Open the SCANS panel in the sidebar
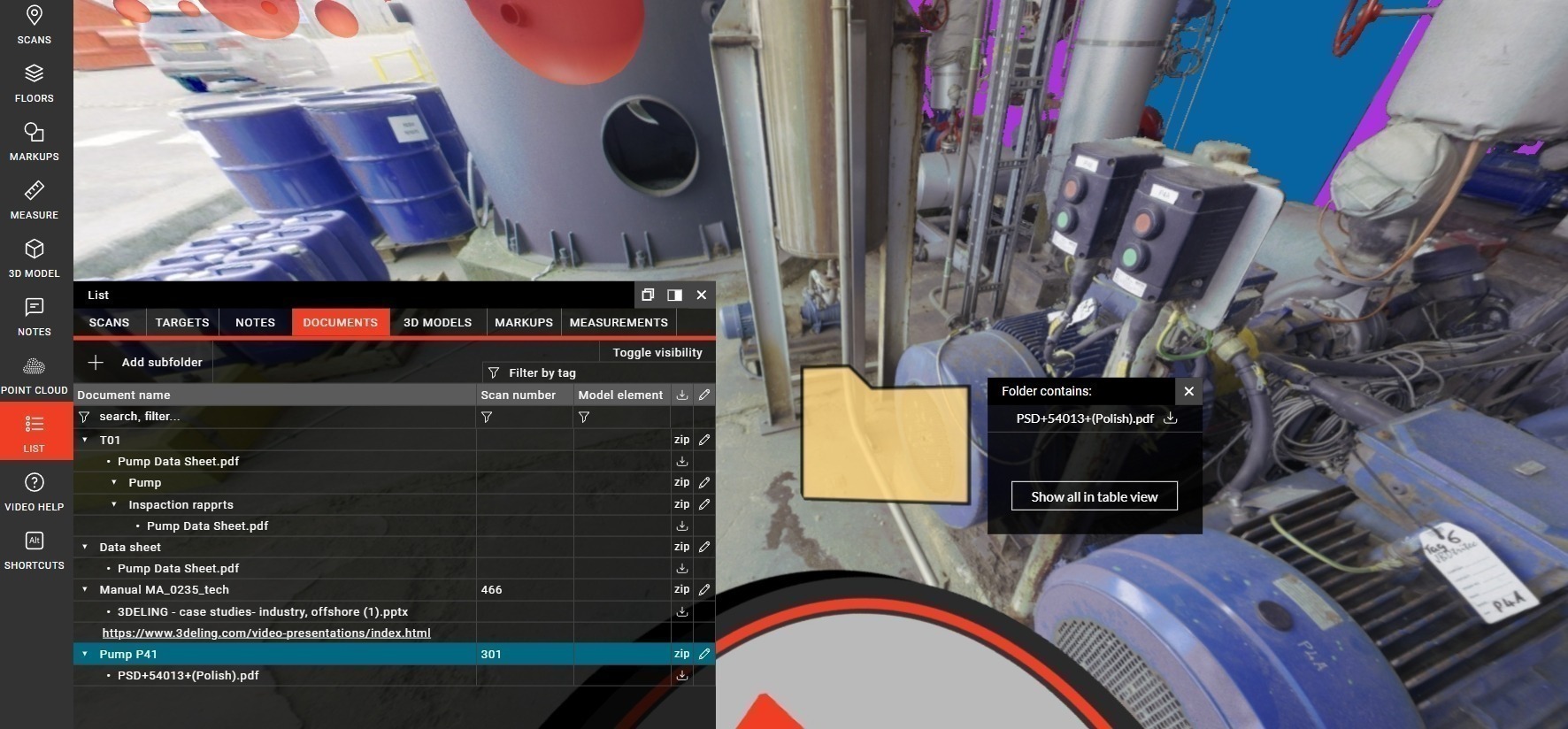 point(34,24)
